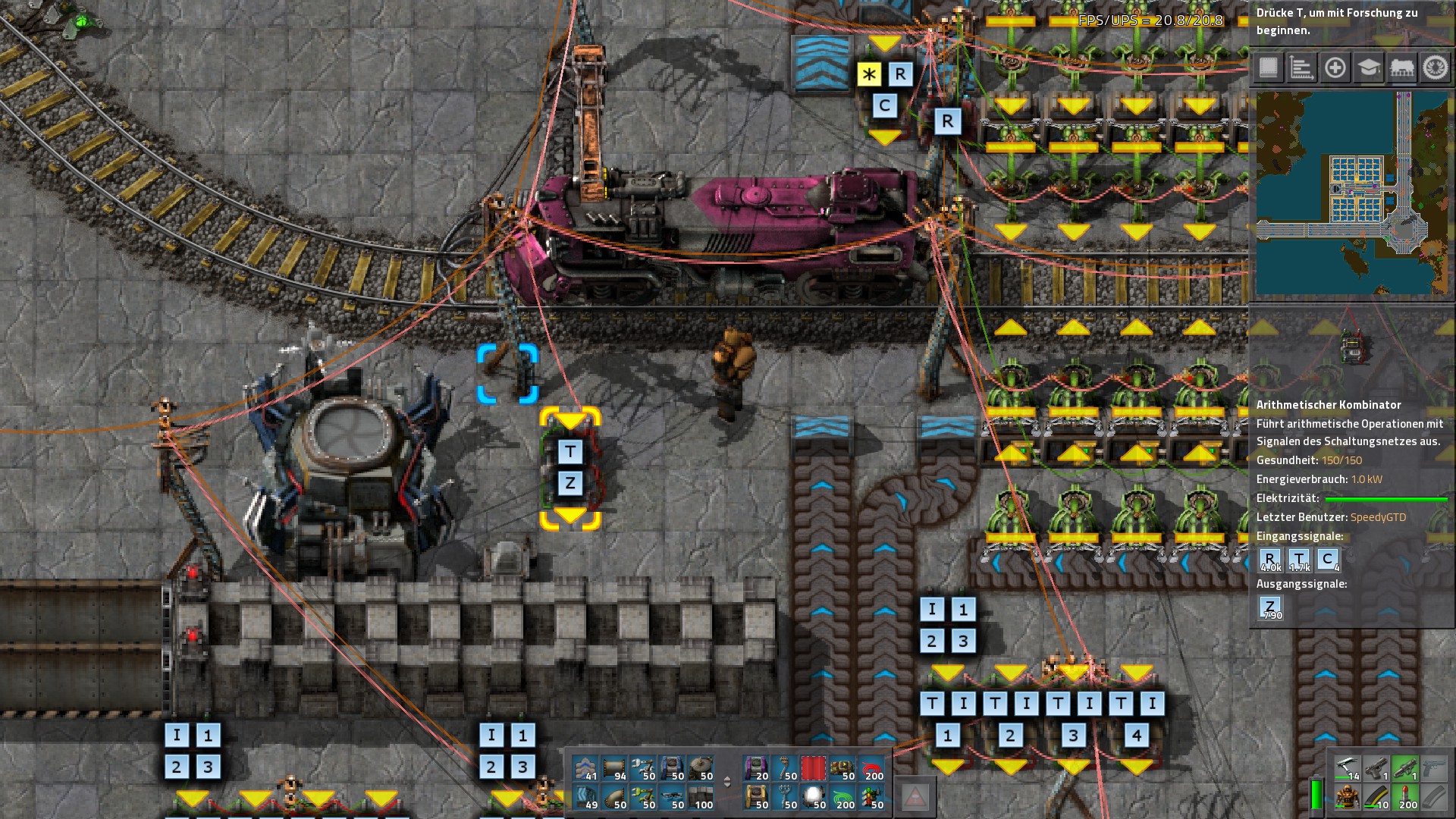Click the gear wheel button beside trains

tap(1434, 68)
